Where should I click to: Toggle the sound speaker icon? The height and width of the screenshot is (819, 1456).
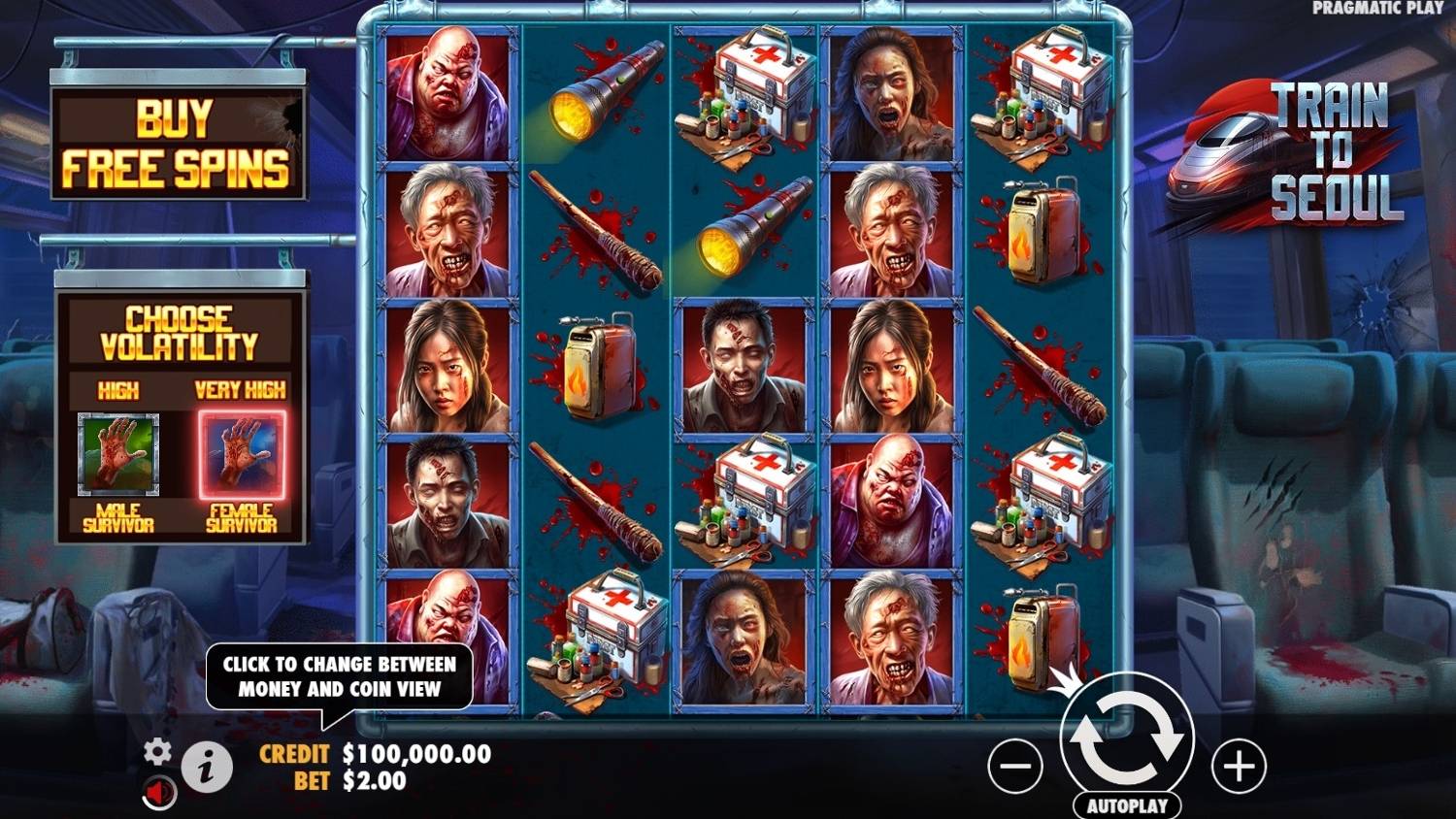(160, 793)
